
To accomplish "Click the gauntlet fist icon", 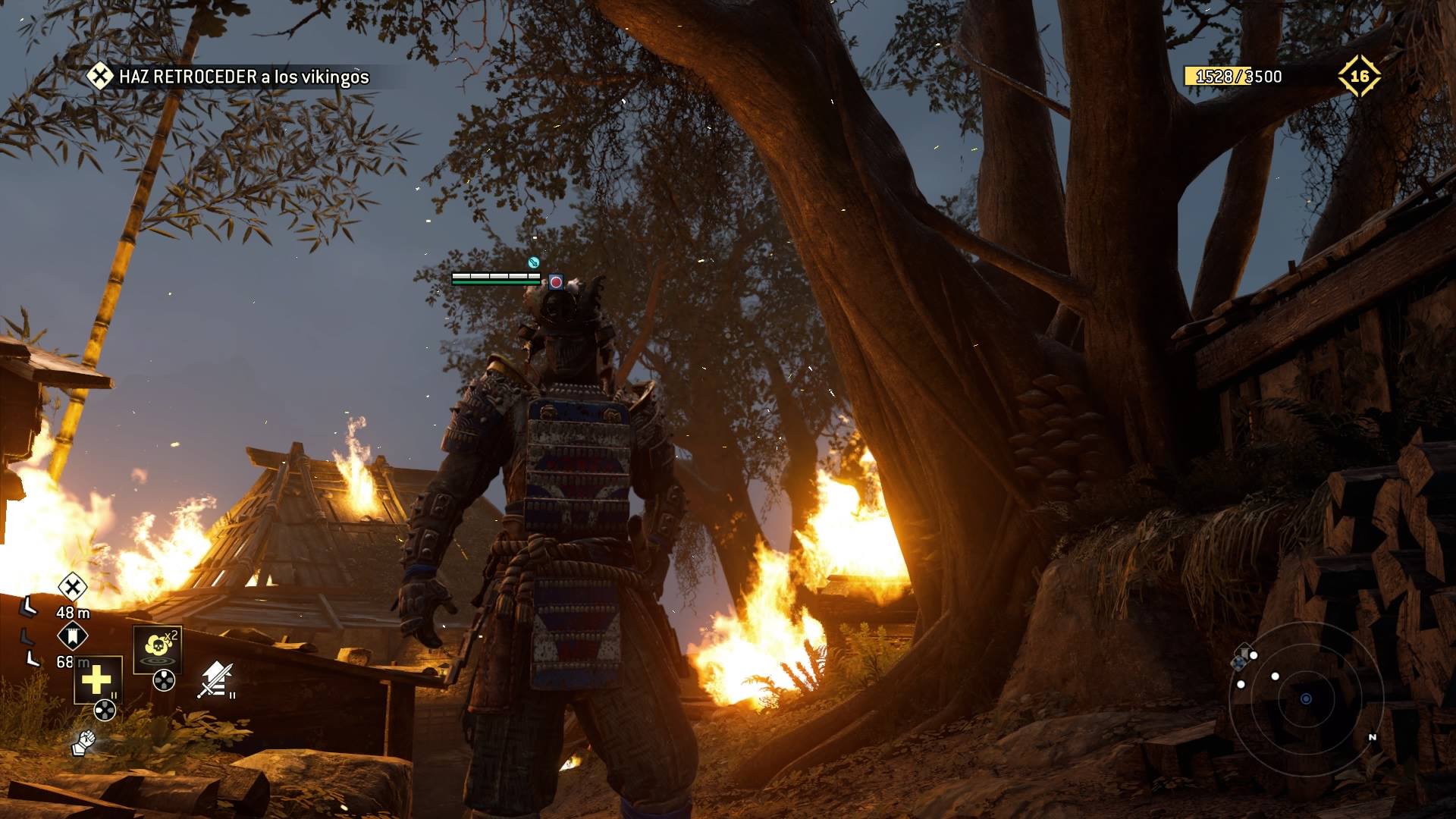I will [83, 742].
